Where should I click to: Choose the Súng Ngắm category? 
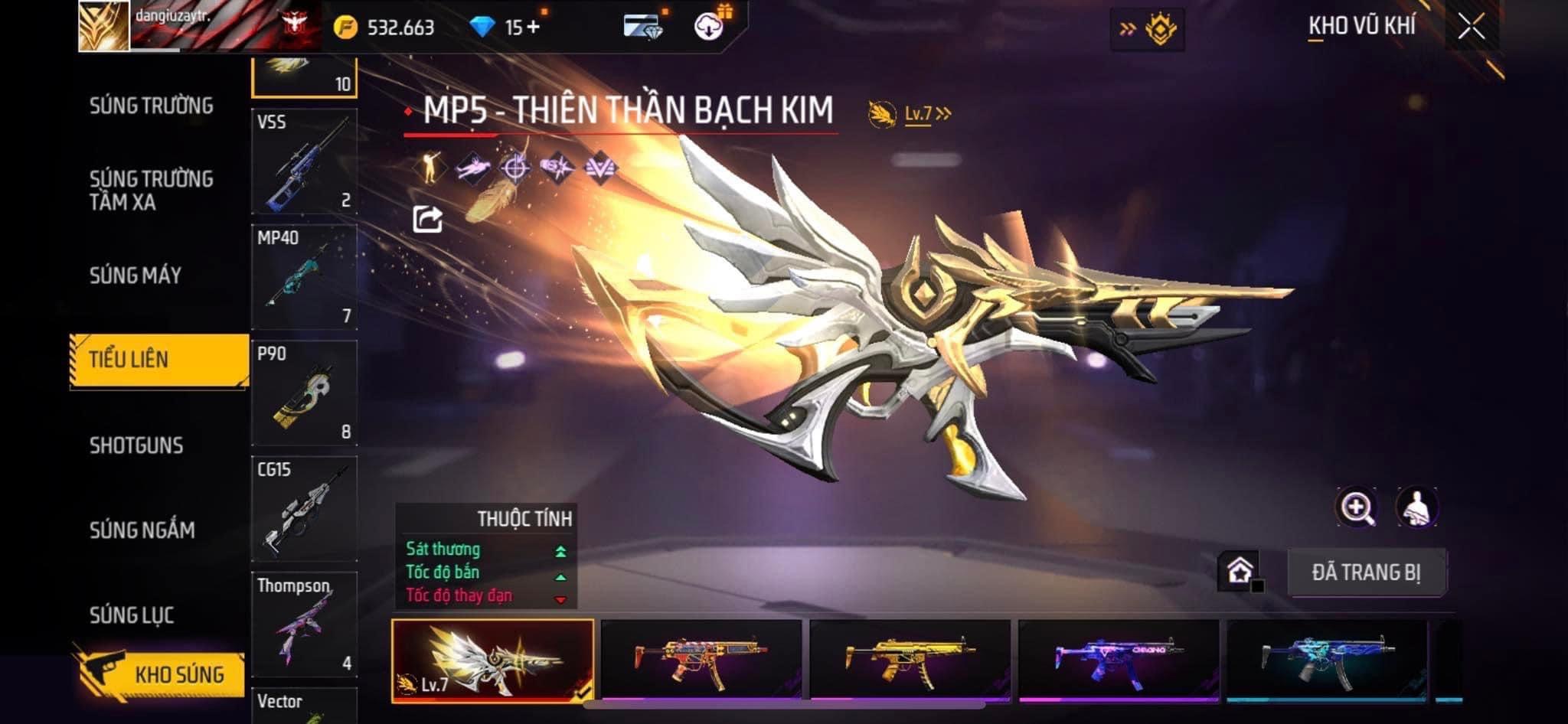(x=142, y=530)
